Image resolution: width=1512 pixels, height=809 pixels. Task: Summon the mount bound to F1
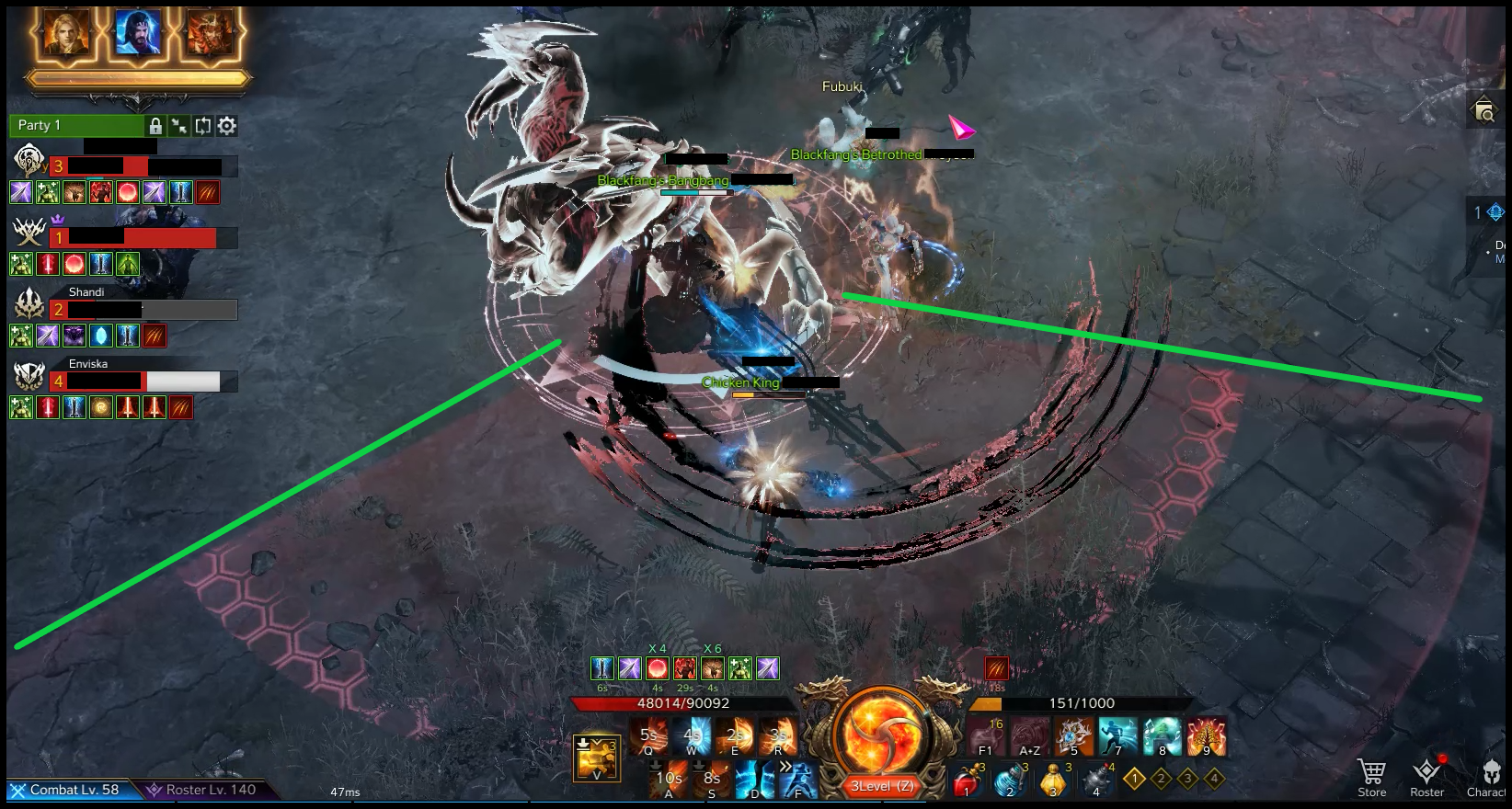(x=985, y=735)
